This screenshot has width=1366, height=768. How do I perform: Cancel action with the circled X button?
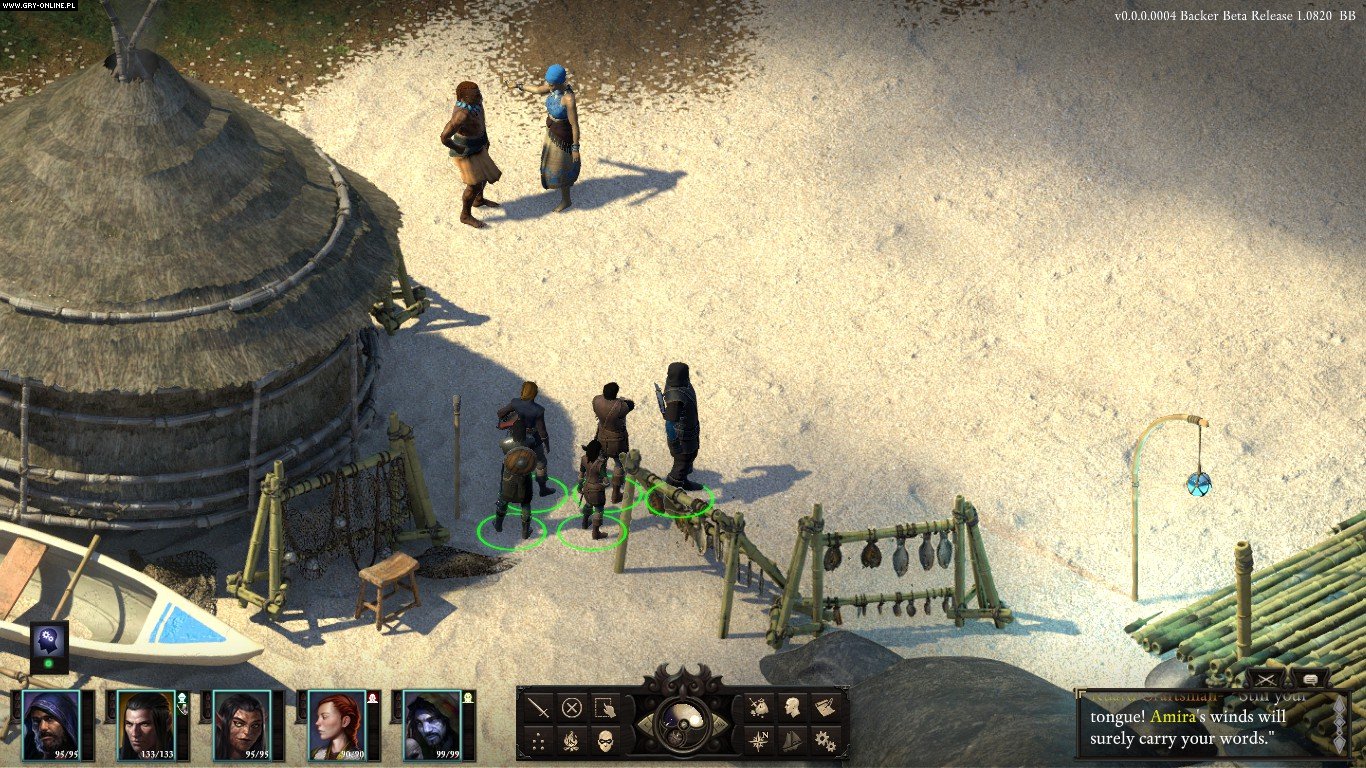[572, 708]
